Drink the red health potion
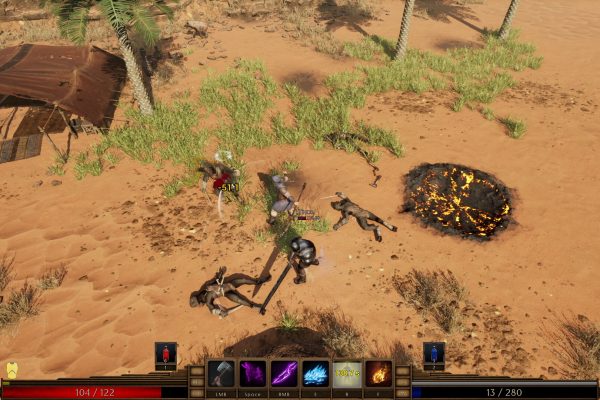Viewport: 600px width, 400px height. coord(166,354)
